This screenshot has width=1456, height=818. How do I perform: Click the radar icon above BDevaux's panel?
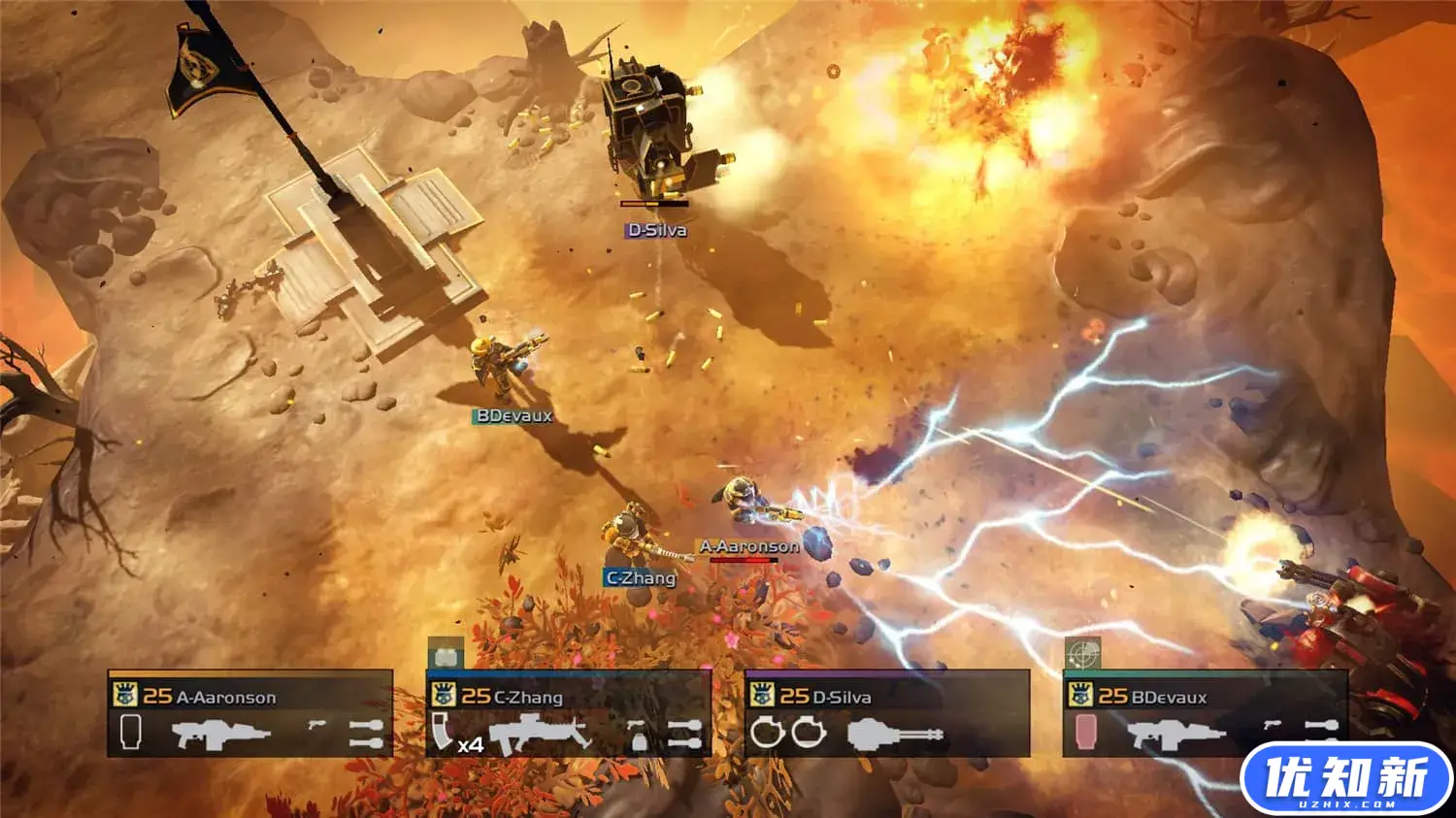[x=1082, y=655]
